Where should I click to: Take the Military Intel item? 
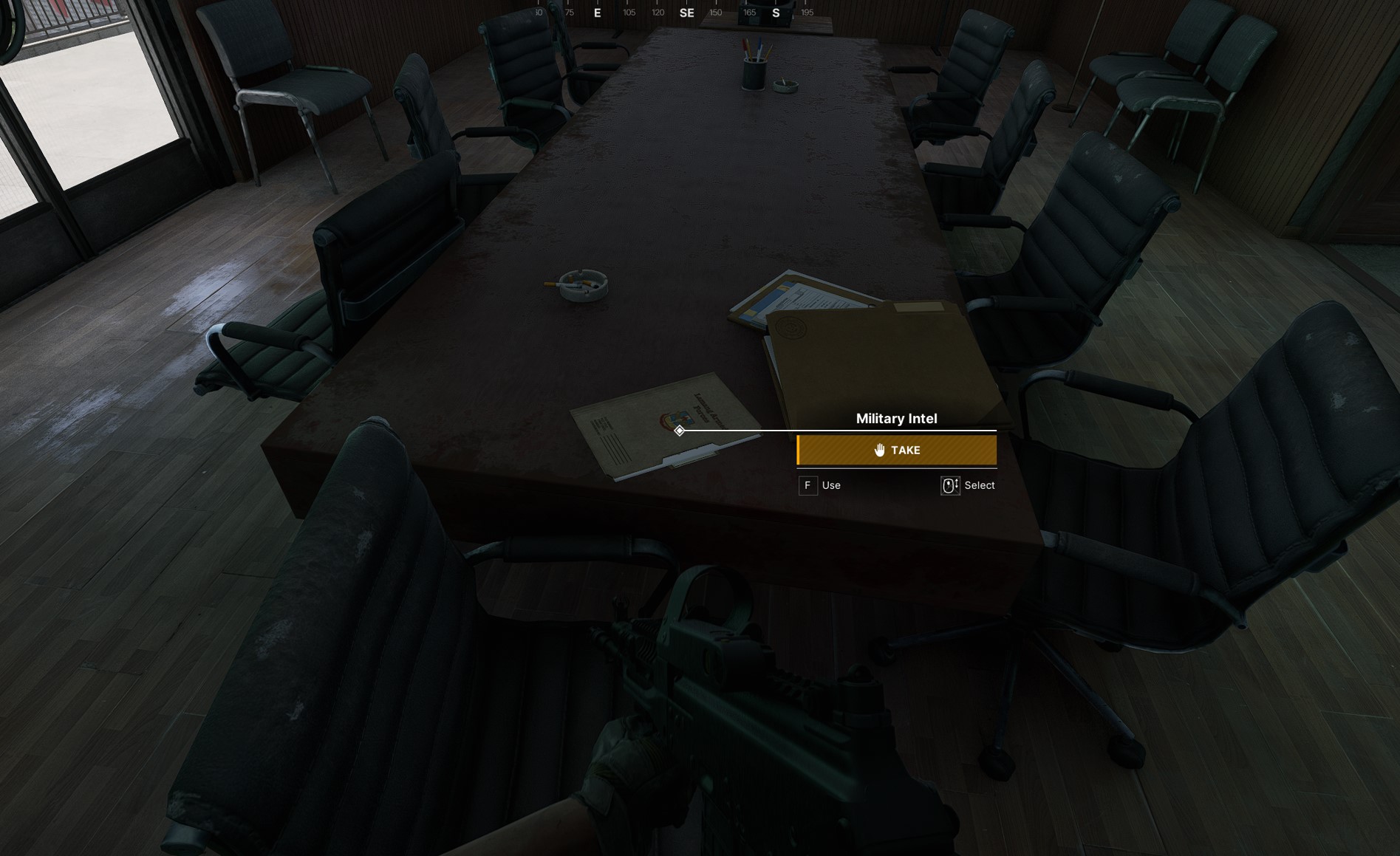click(897, 450)
